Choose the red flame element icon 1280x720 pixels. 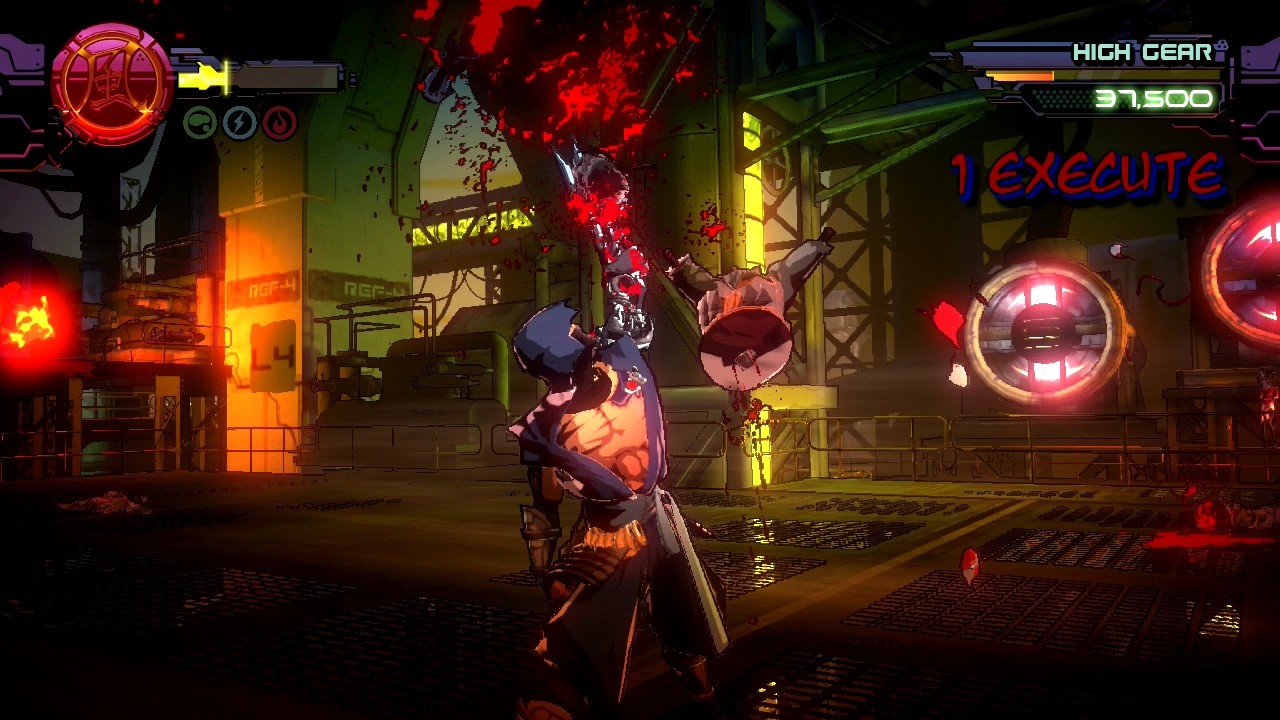coord(280,124)
